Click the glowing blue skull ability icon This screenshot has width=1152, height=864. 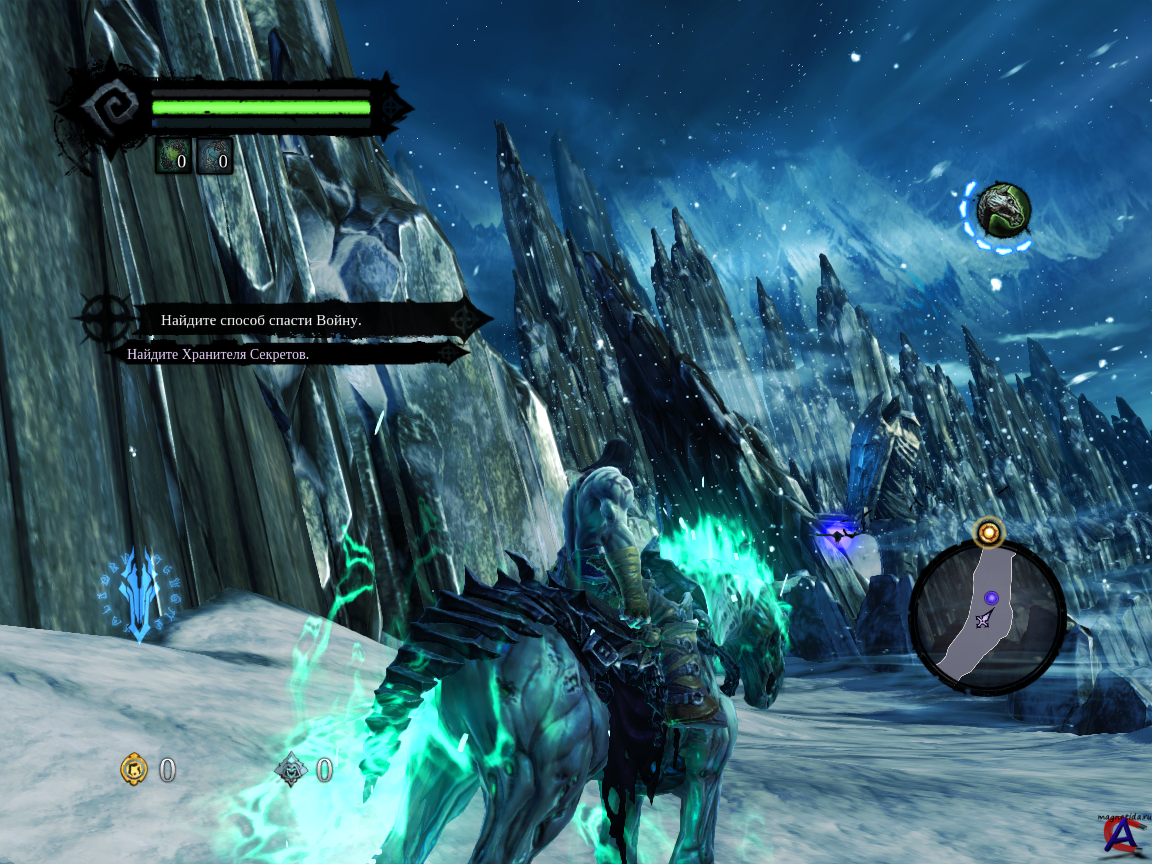(x=139, y=593)
